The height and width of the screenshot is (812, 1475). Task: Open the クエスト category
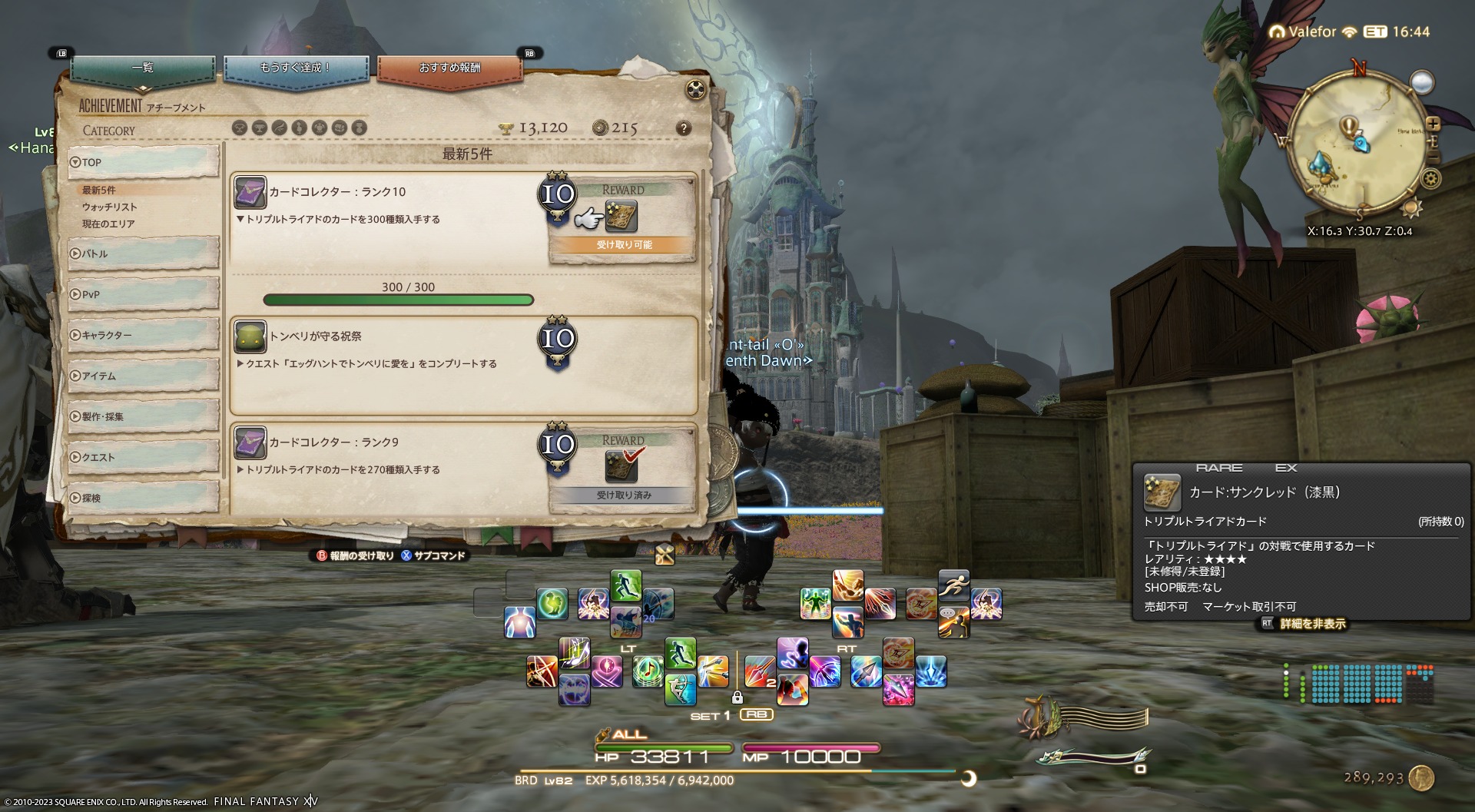click(x=143, y=457)
